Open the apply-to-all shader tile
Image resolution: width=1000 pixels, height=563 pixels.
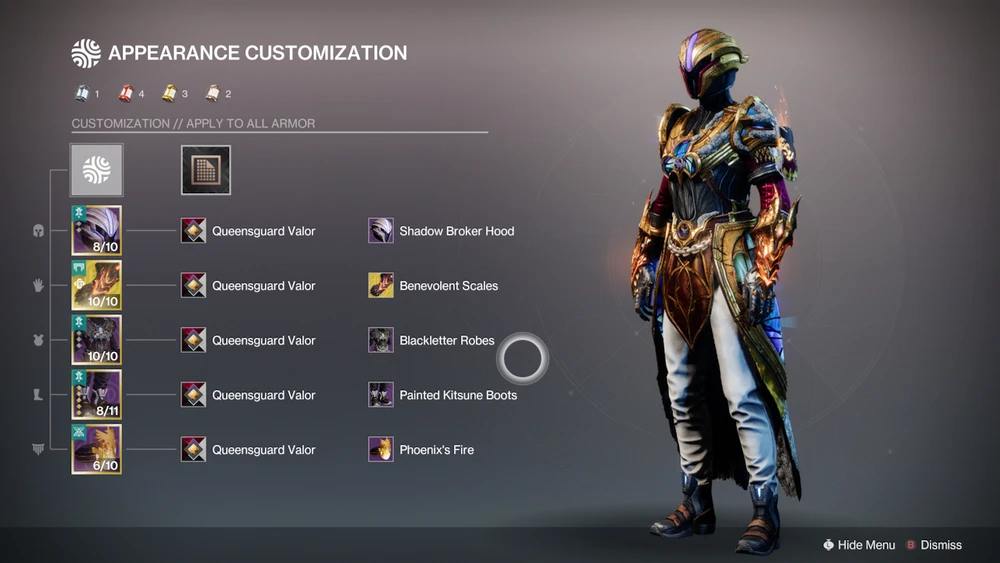click(206, 170)
